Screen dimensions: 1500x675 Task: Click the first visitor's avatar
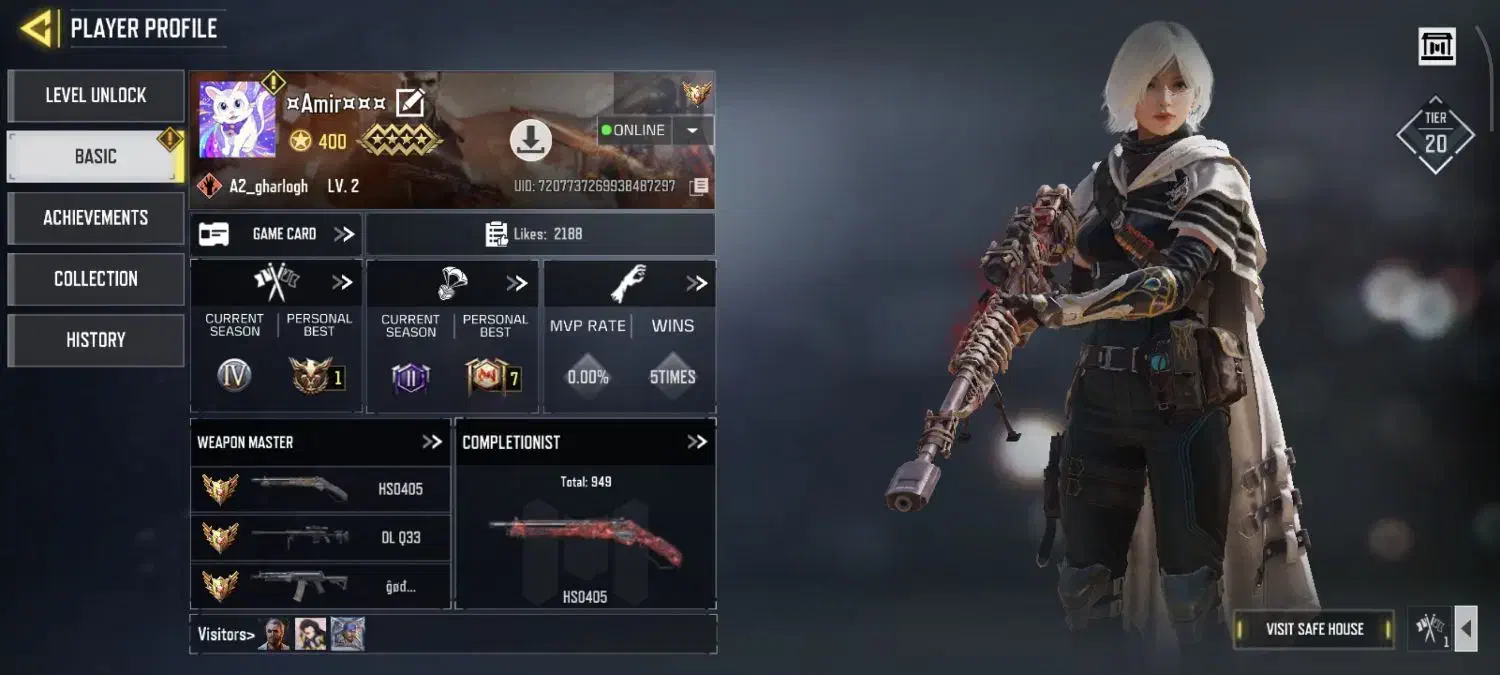(x=274, y=634)
